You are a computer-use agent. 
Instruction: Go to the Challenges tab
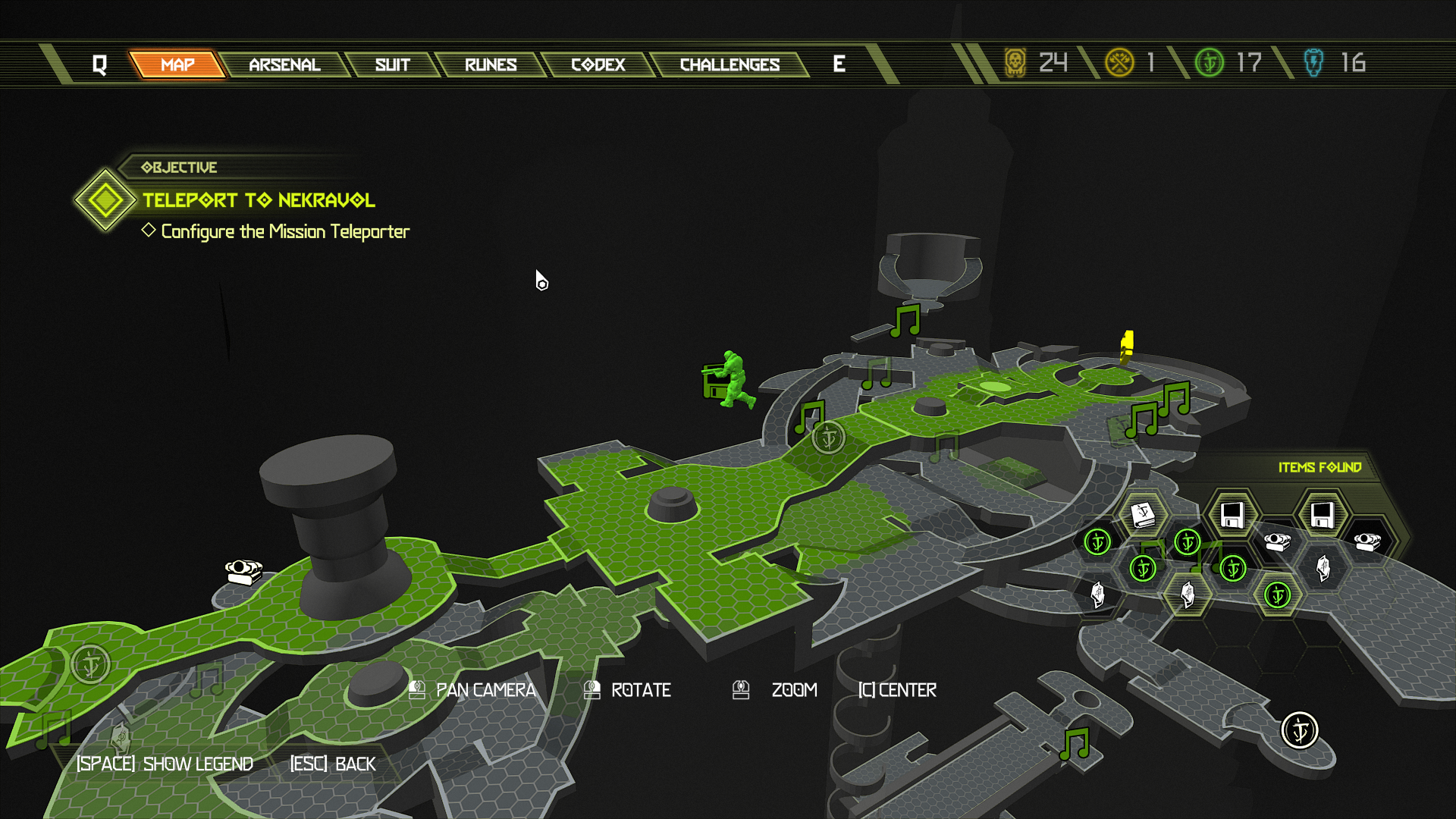(x=730, y=64)
